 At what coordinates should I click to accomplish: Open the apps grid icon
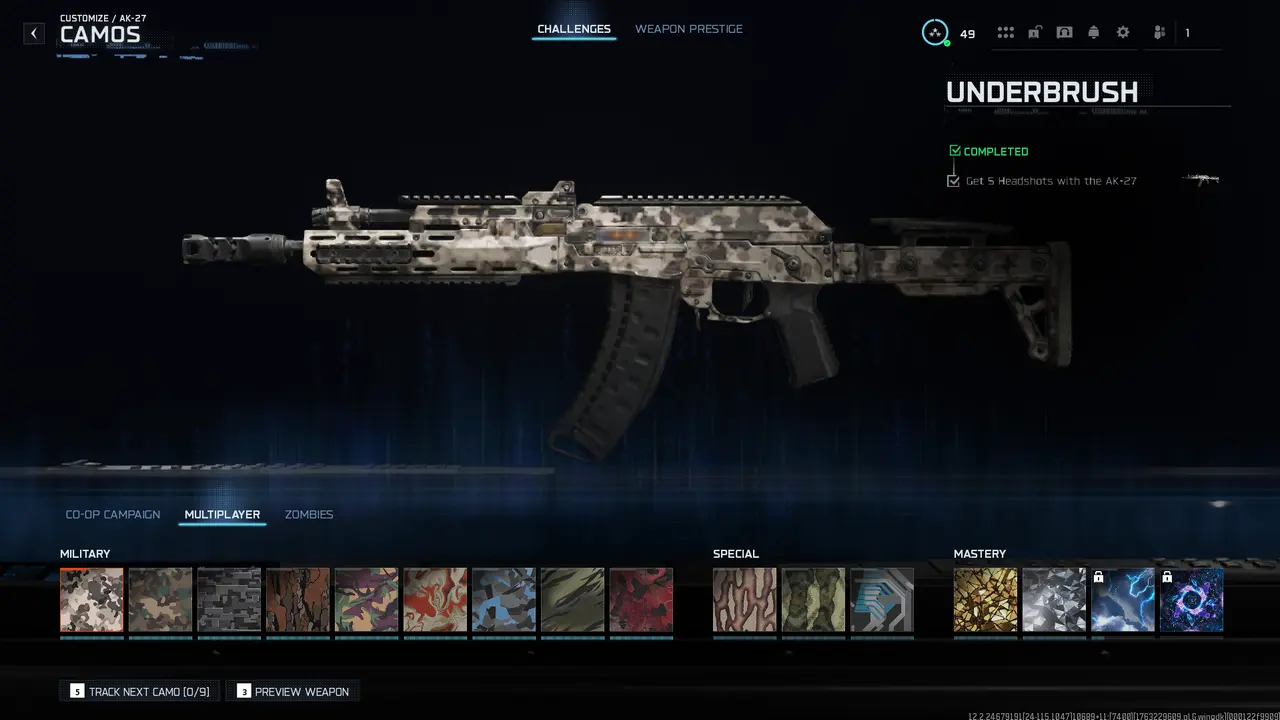(1006, 31)
